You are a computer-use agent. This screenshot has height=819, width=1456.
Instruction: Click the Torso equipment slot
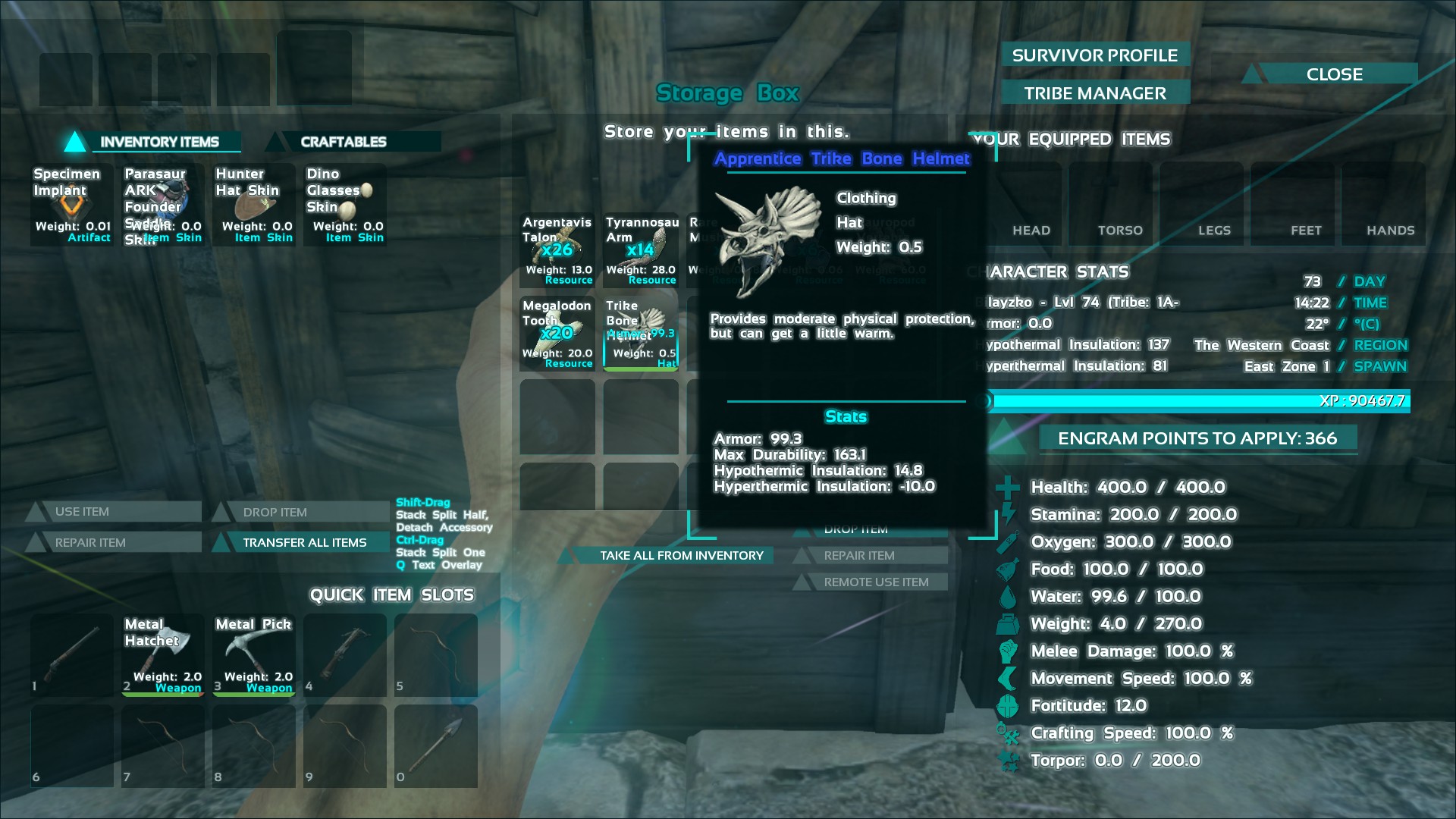click(1120, 203)
